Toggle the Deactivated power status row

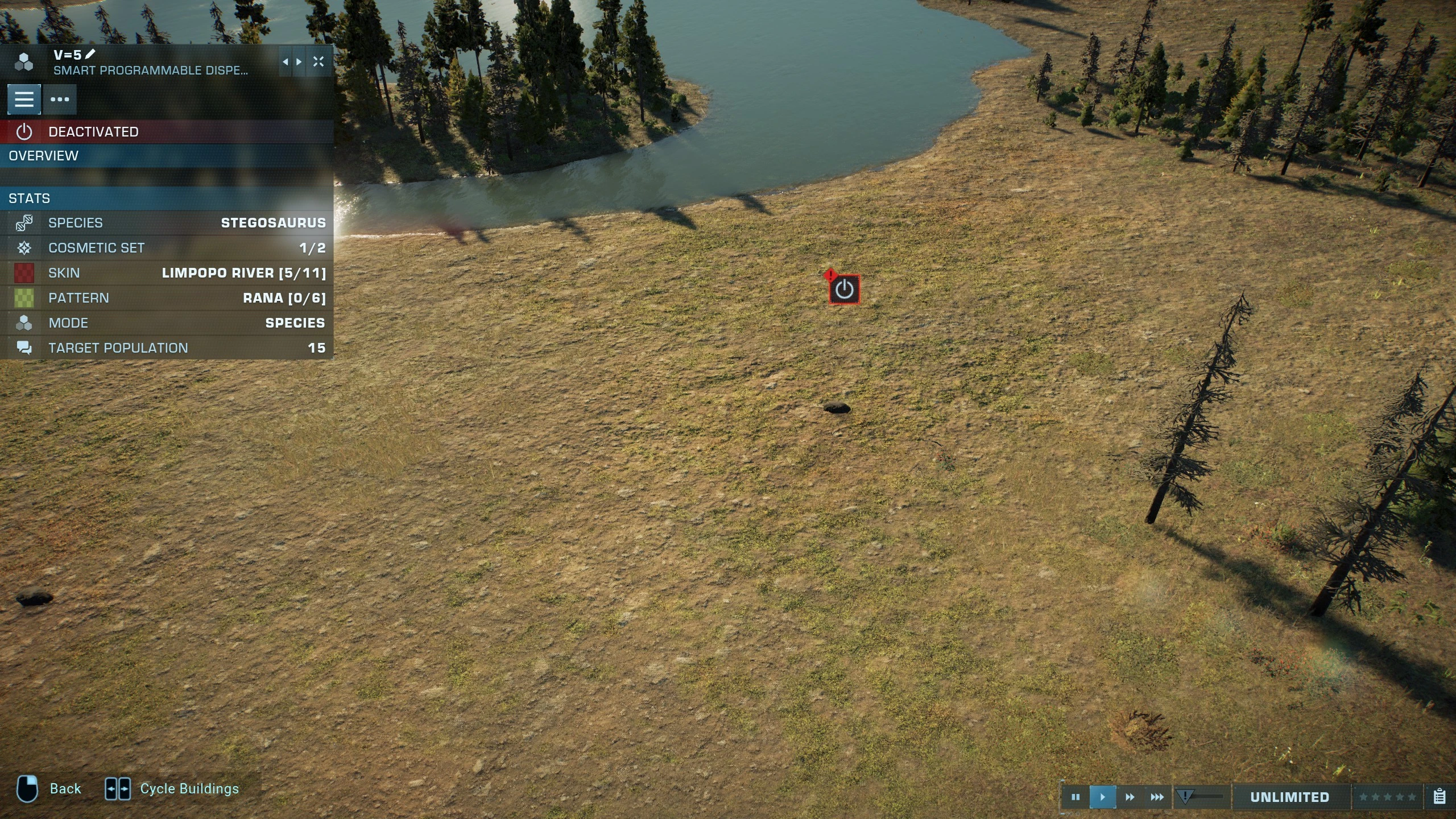[x=166, y=132]
